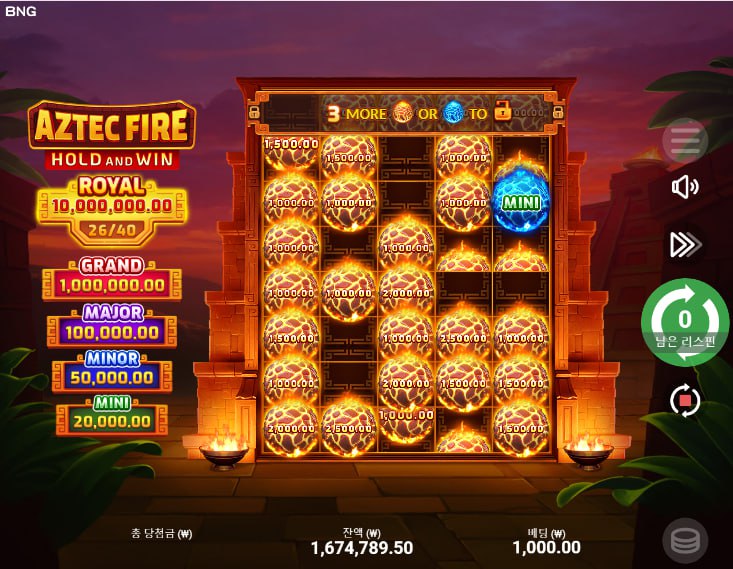Viewport: 733px width, 569px height.
Task: Open bet settings with the coin stack icon
Action: click(685, 541)
